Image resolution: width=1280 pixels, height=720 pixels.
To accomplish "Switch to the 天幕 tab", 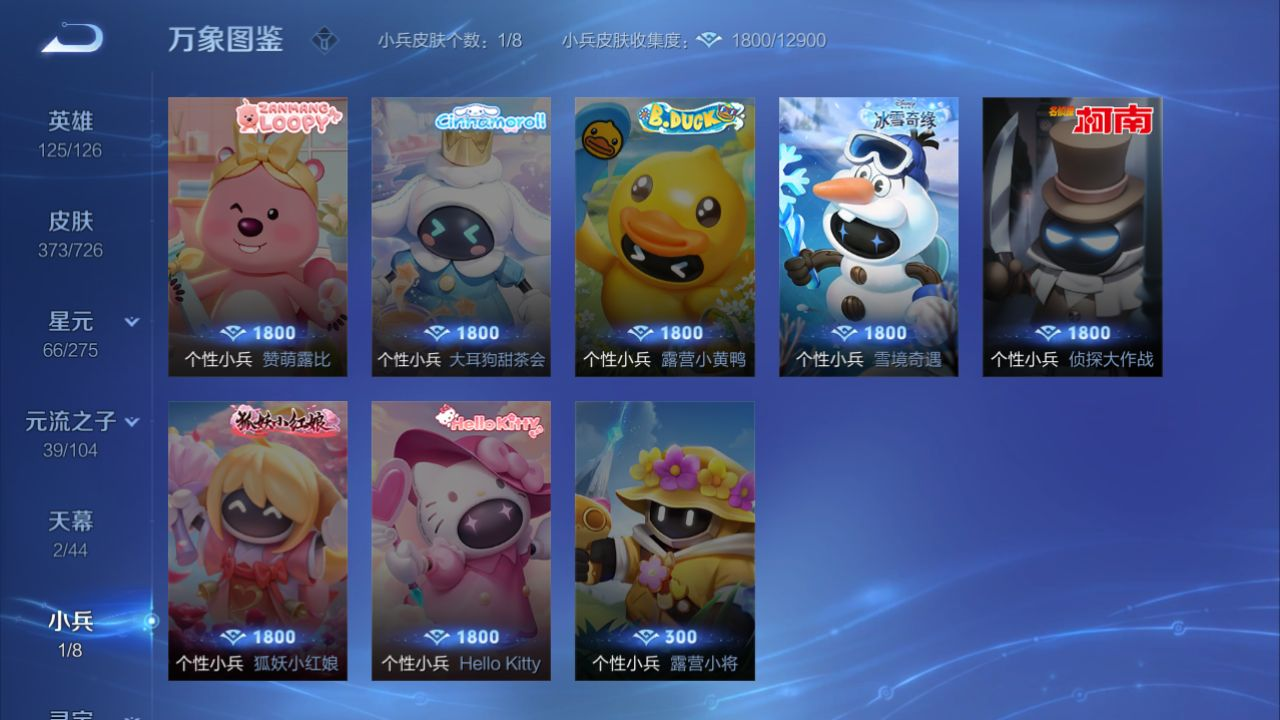I will (x=70, y=533).
